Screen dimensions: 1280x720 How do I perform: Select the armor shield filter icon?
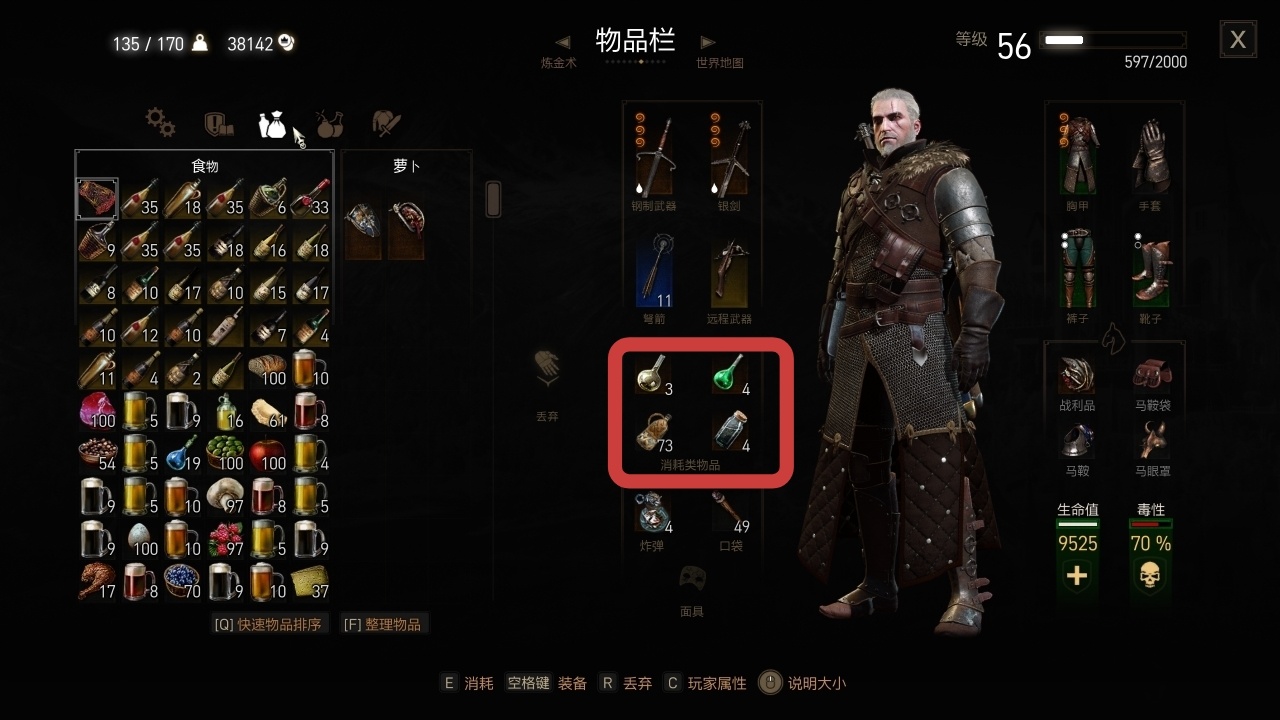tap(216, 122)
